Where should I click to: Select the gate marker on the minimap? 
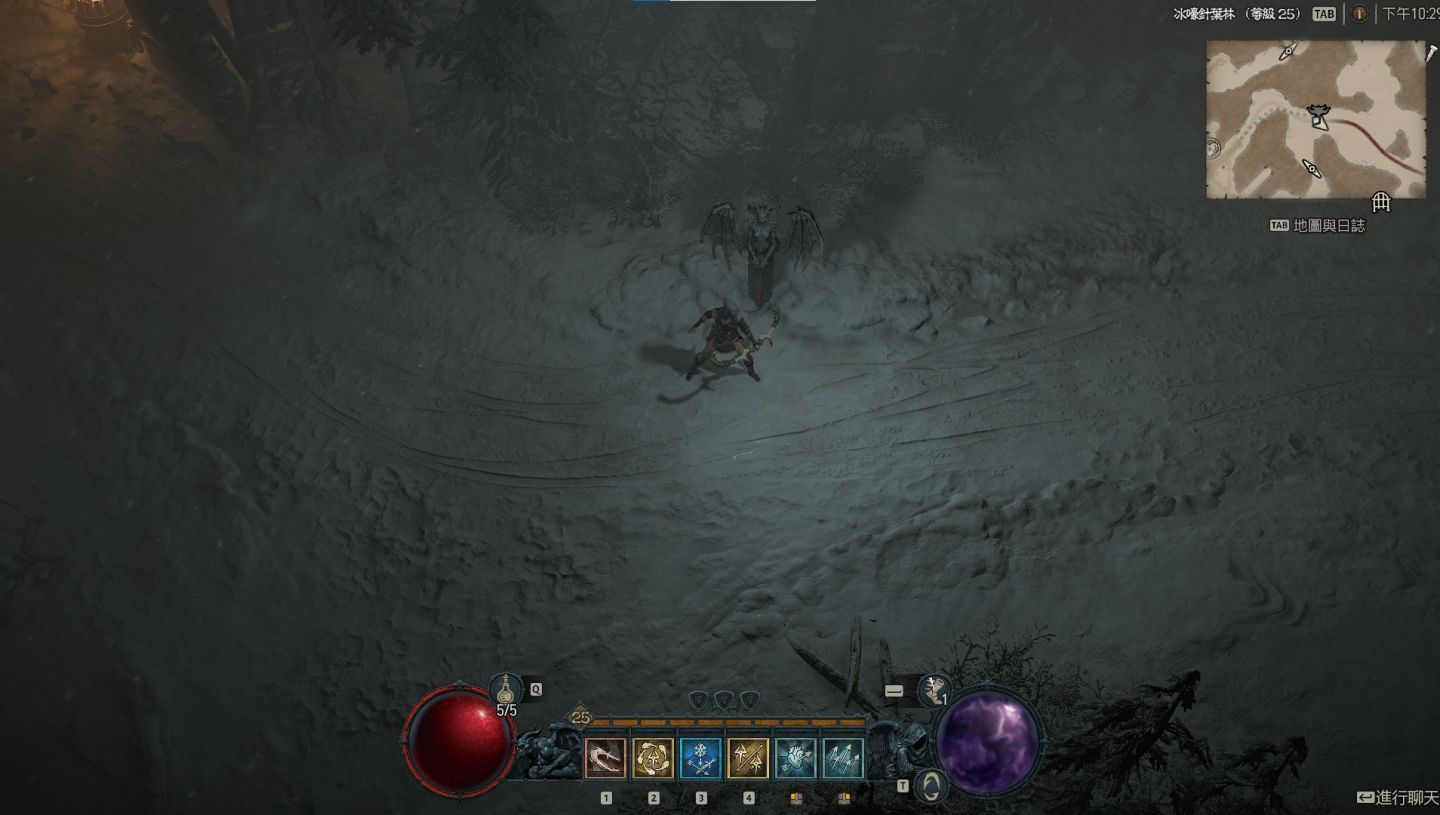click(x=1381, y=202)
